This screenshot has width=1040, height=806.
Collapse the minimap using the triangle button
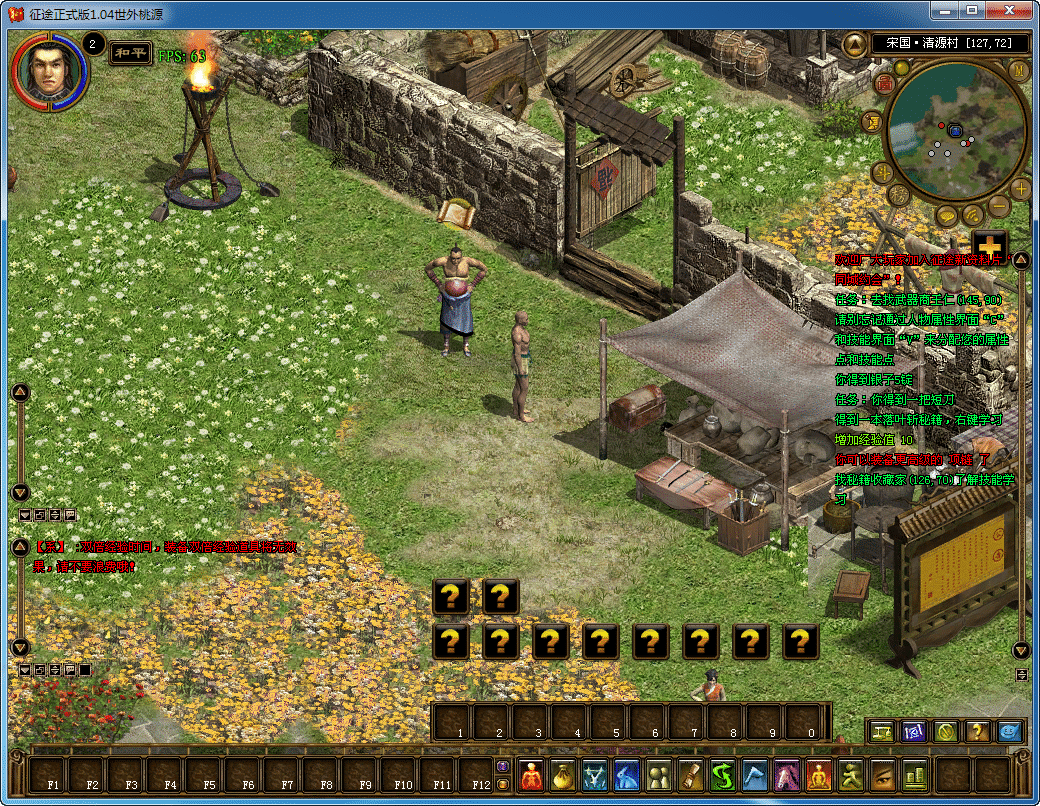pos(854,45)
